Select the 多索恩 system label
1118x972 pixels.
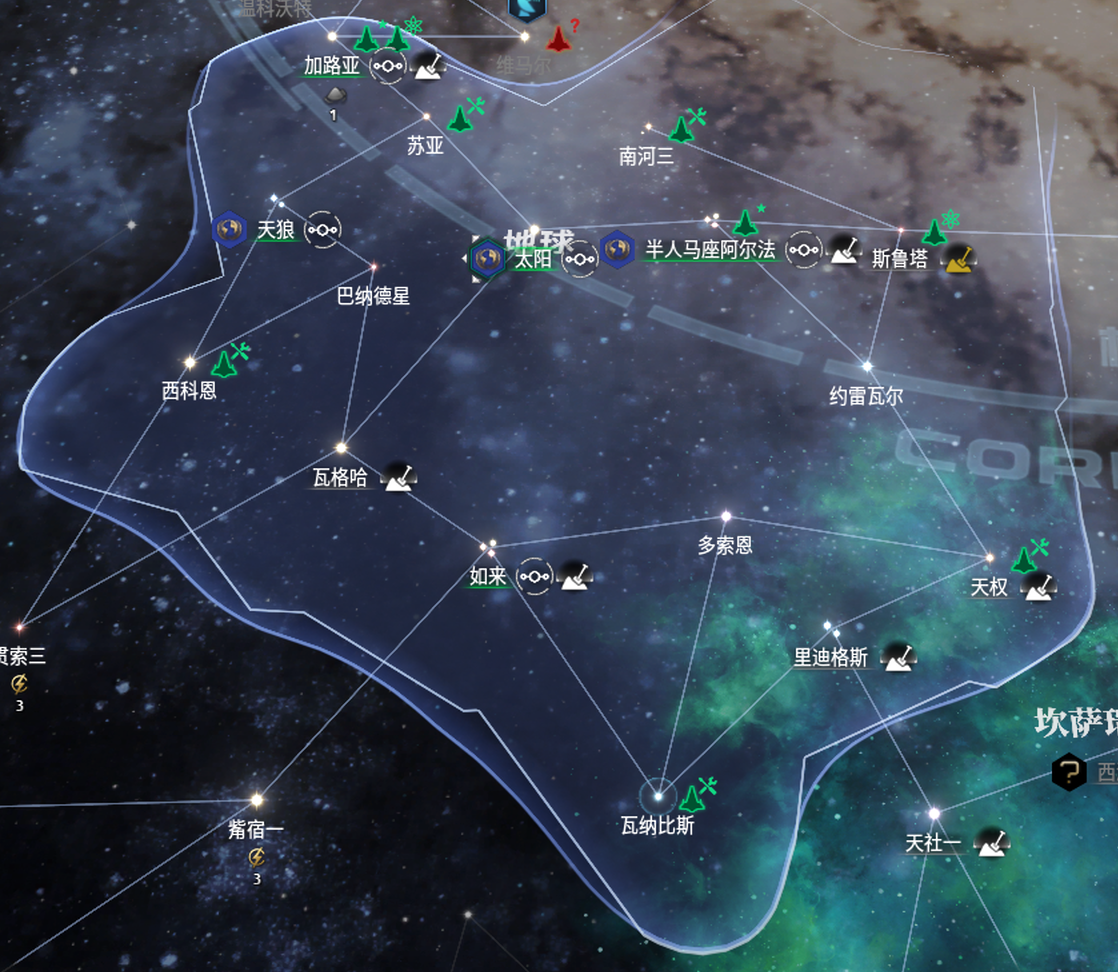point(725,545)
